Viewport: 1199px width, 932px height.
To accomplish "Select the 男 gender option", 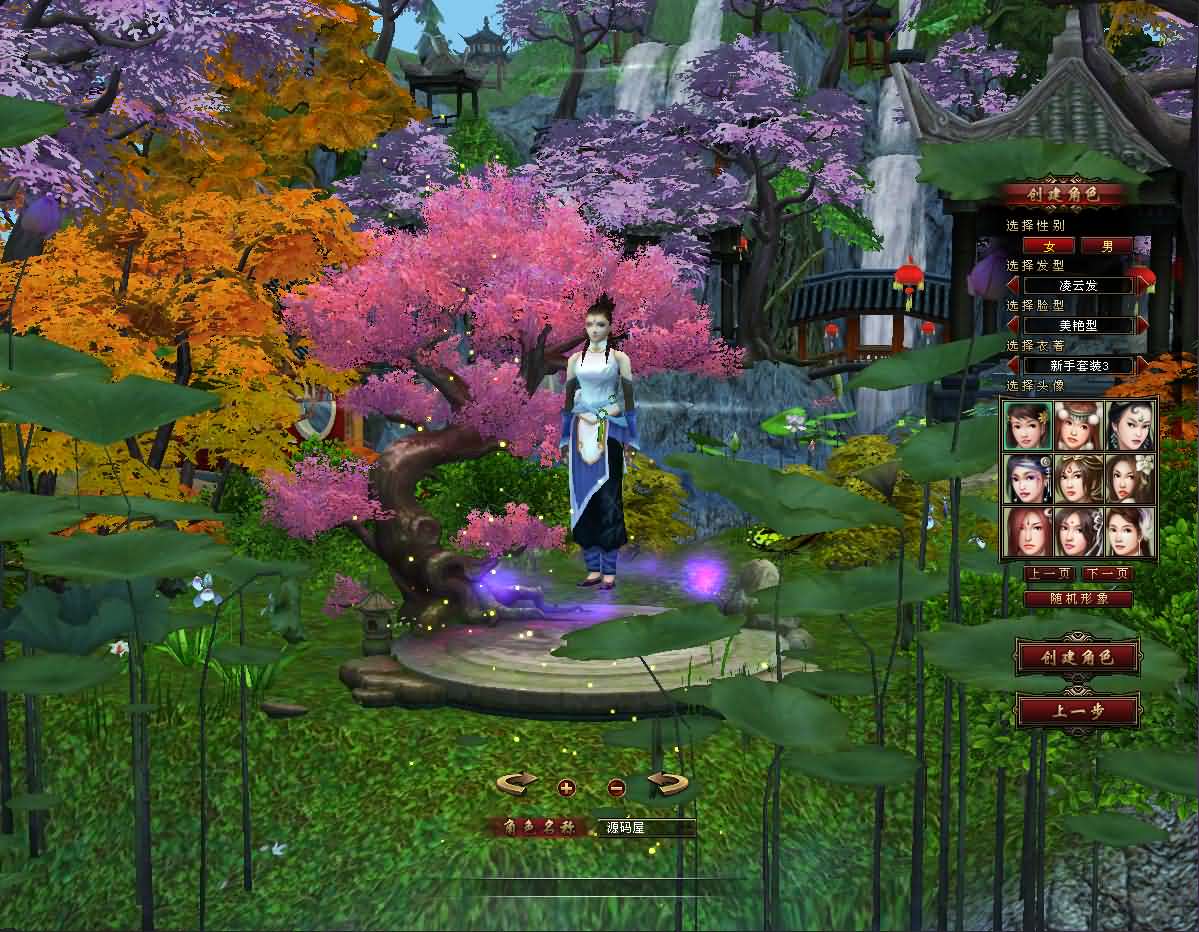I will [x=1107, y=246].
